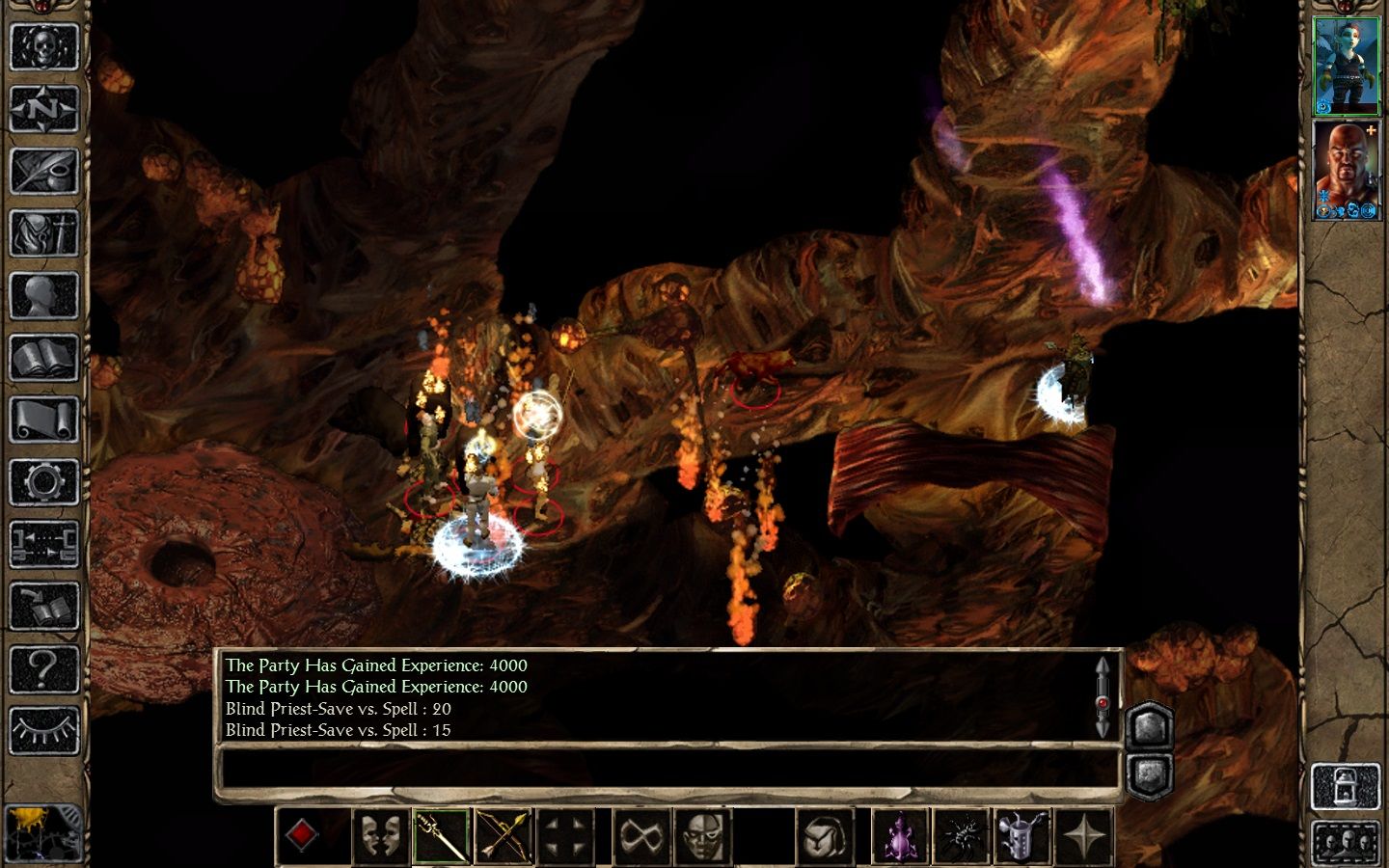1389x868 pixels.
Task: Use the purple potion quick item
Action: tap(899, 835)
